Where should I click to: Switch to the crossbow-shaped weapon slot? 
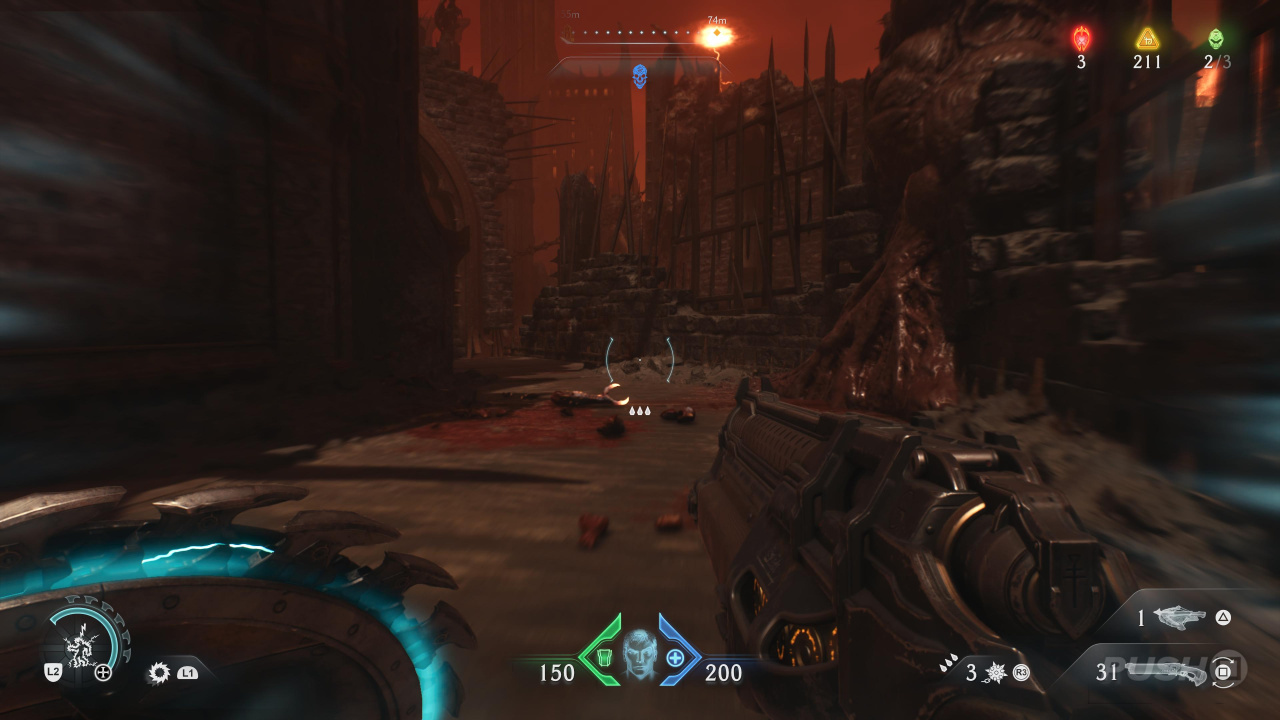tap(1179, 618)
